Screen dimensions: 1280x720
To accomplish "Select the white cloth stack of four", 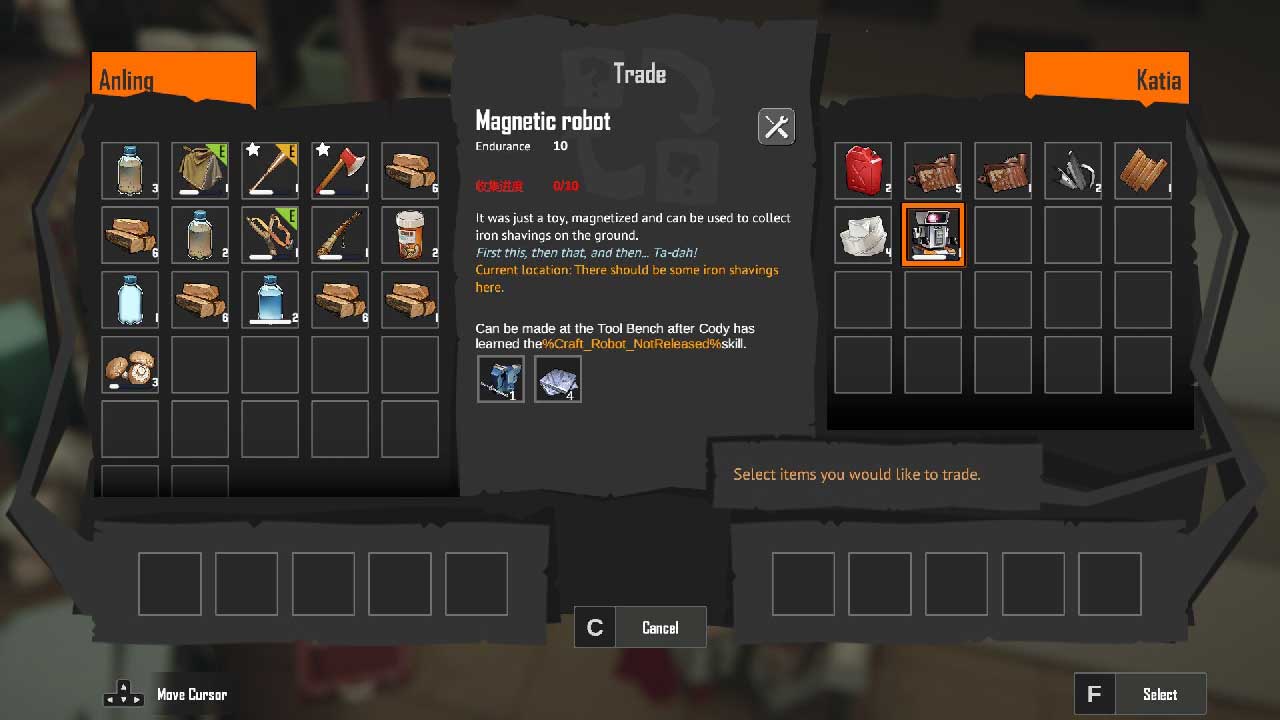I will click(863, 235).
